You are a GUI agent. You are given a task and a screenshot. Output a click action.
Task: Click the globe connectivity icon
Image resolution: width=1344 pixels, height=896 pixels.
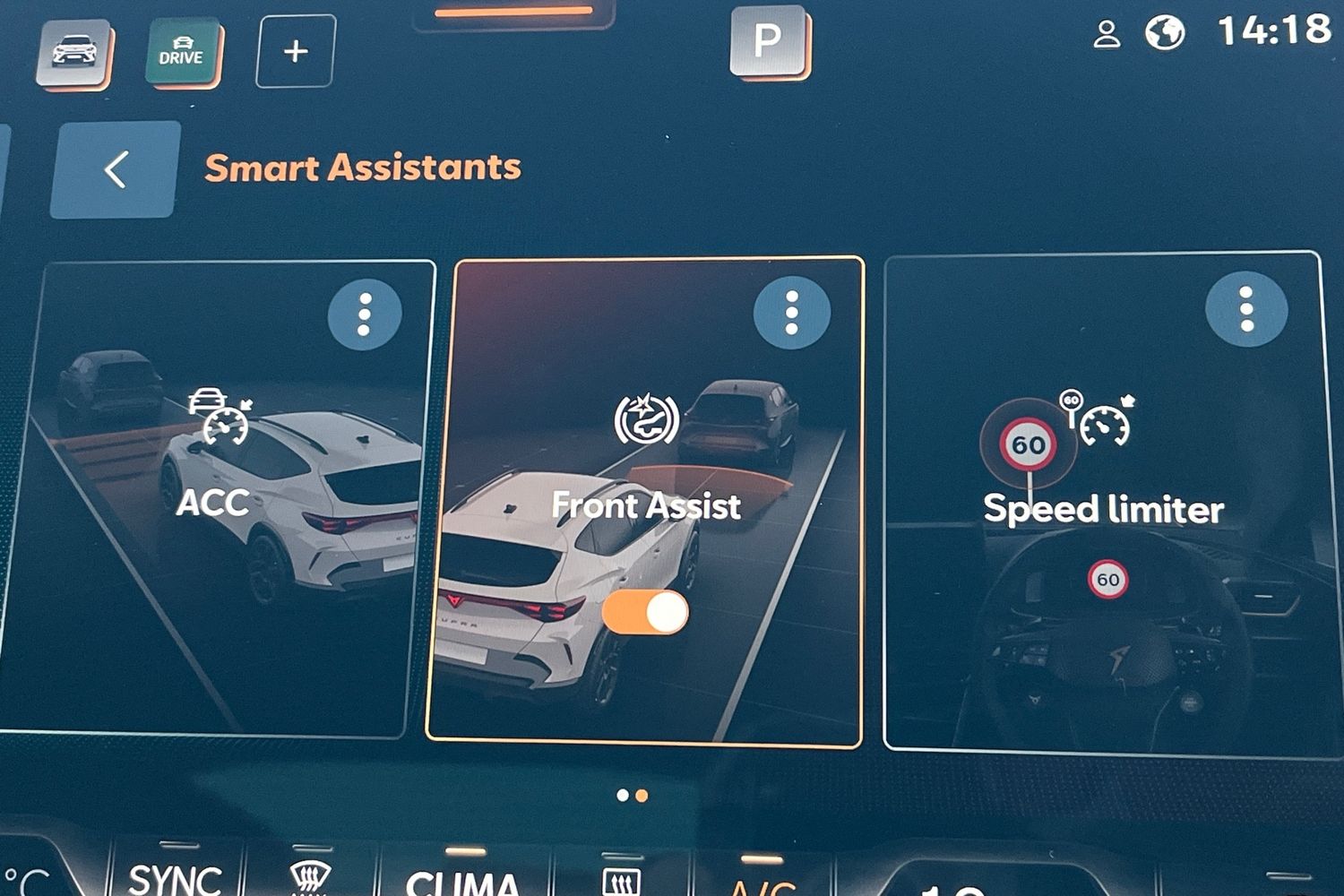coord(1165,34)
